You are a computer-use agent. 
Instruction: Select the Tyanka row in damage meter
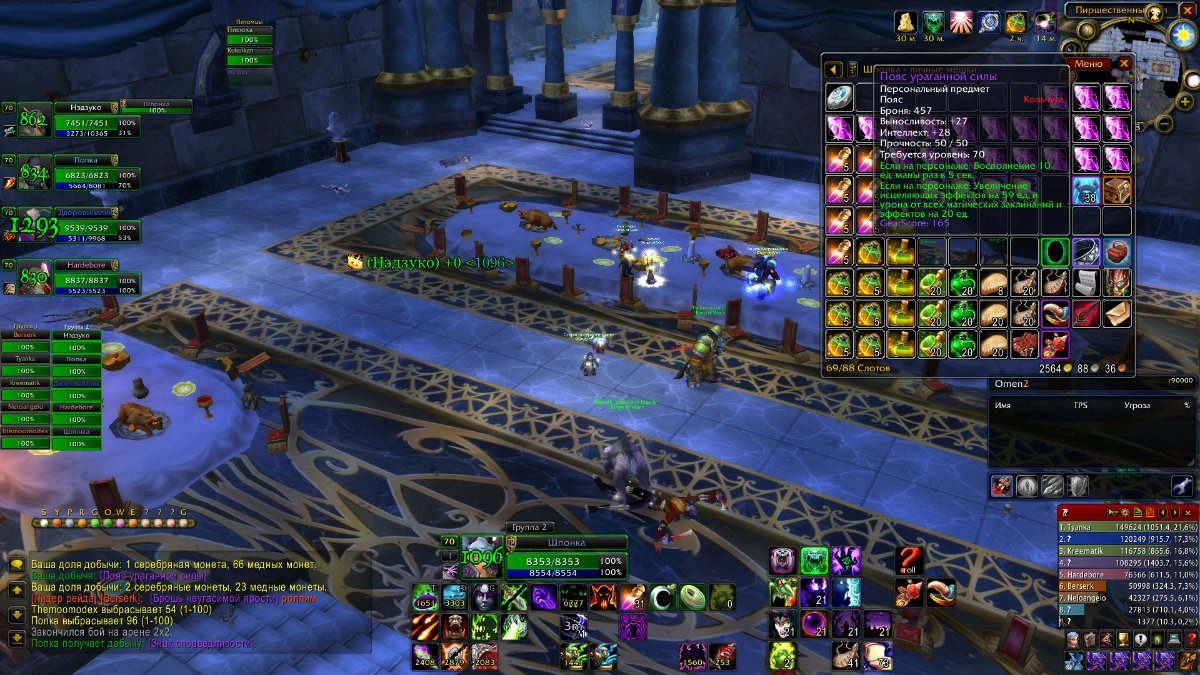click(x=1127, y=526)
